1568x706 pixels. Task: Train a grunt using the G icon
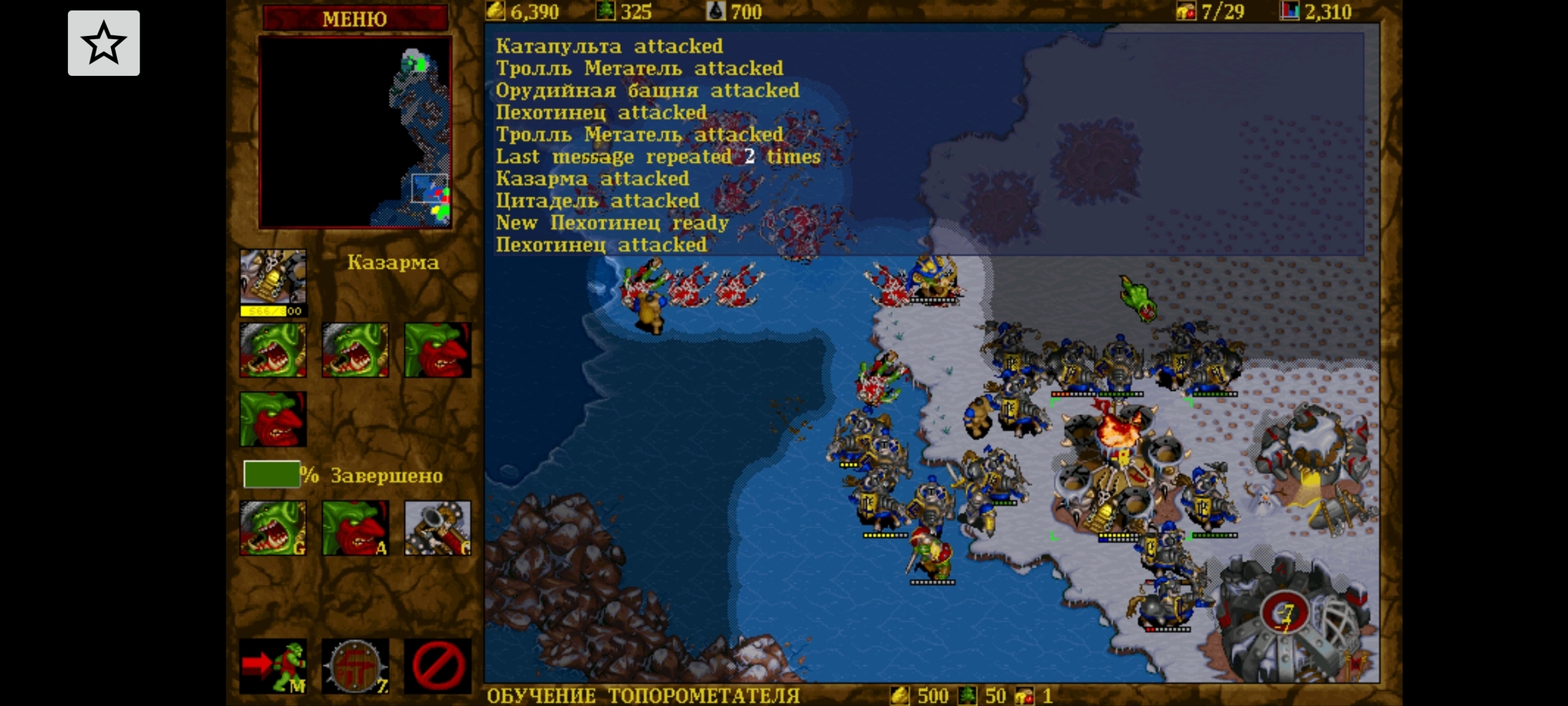[273, 528]
